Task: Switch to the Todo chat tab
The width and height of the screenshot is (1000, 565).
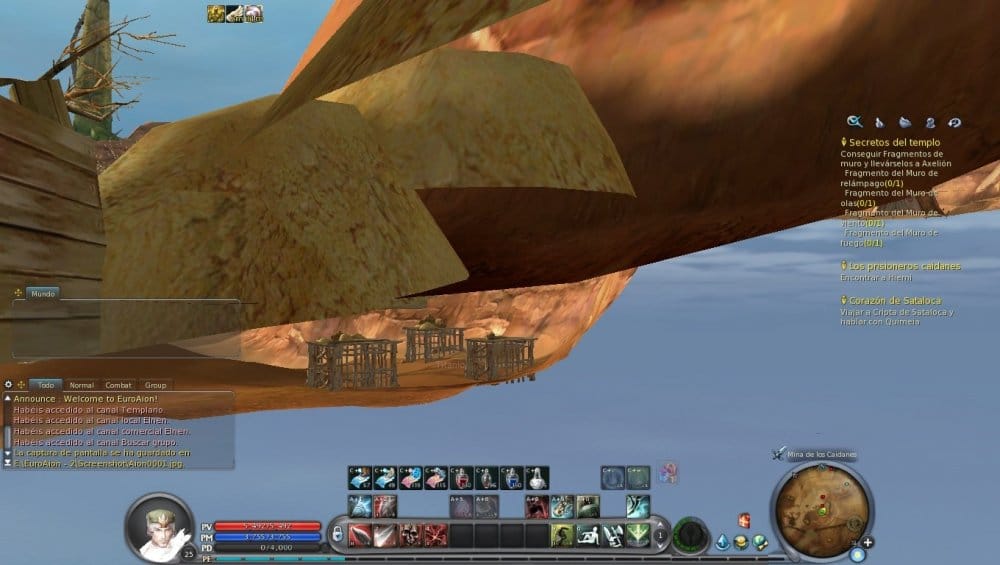Action: coord(45,385)
